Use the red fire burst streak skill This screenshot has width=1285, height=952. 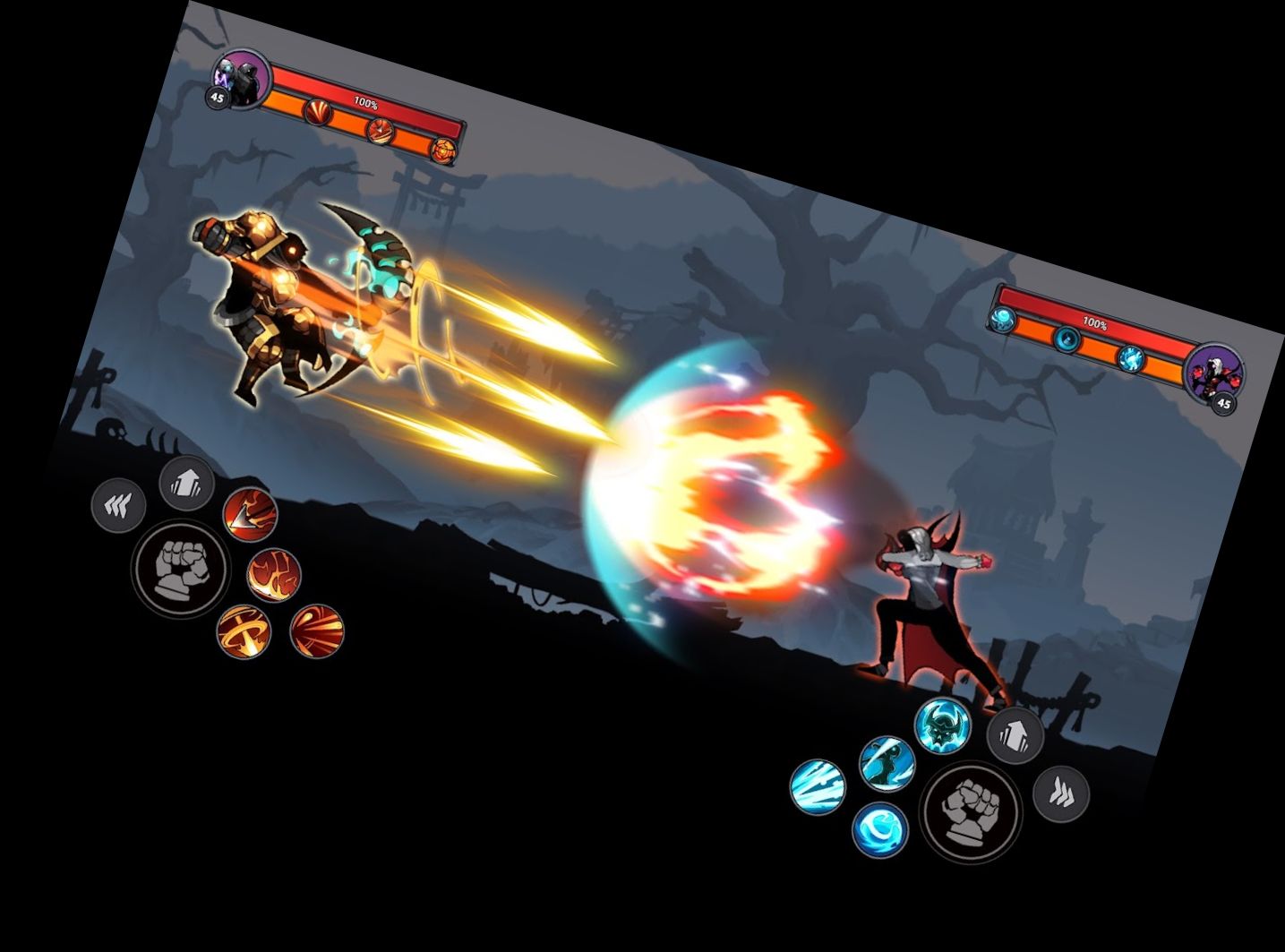pos(317,630)
